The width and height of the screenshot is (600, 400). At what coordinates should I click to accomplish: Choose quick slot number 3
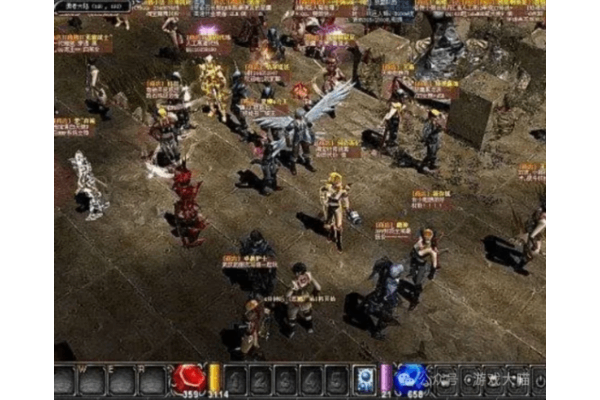pos(287,380)
